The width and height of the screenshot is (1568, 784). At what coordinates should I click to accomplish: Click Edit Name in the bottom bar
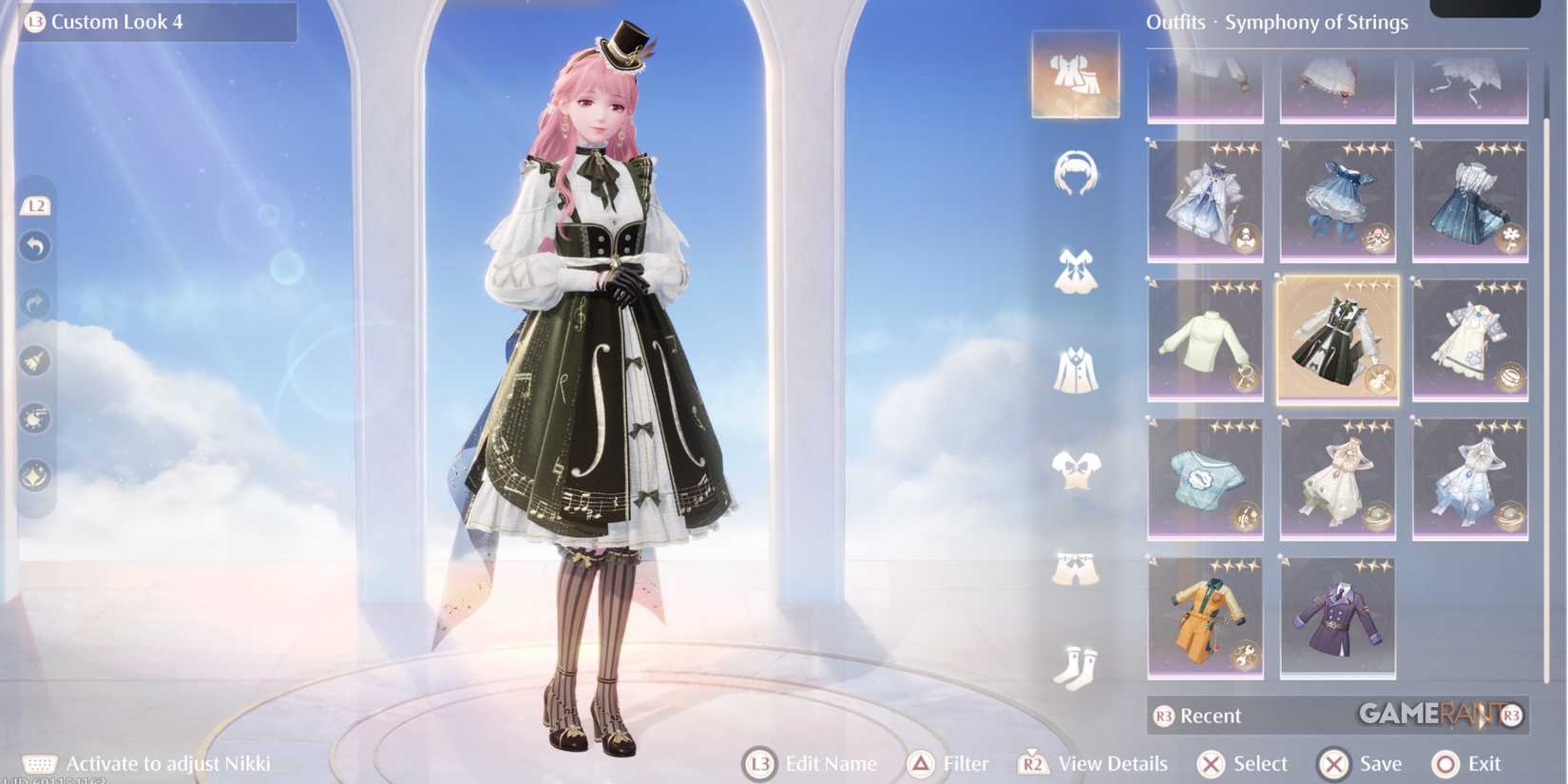pos(813,763)
